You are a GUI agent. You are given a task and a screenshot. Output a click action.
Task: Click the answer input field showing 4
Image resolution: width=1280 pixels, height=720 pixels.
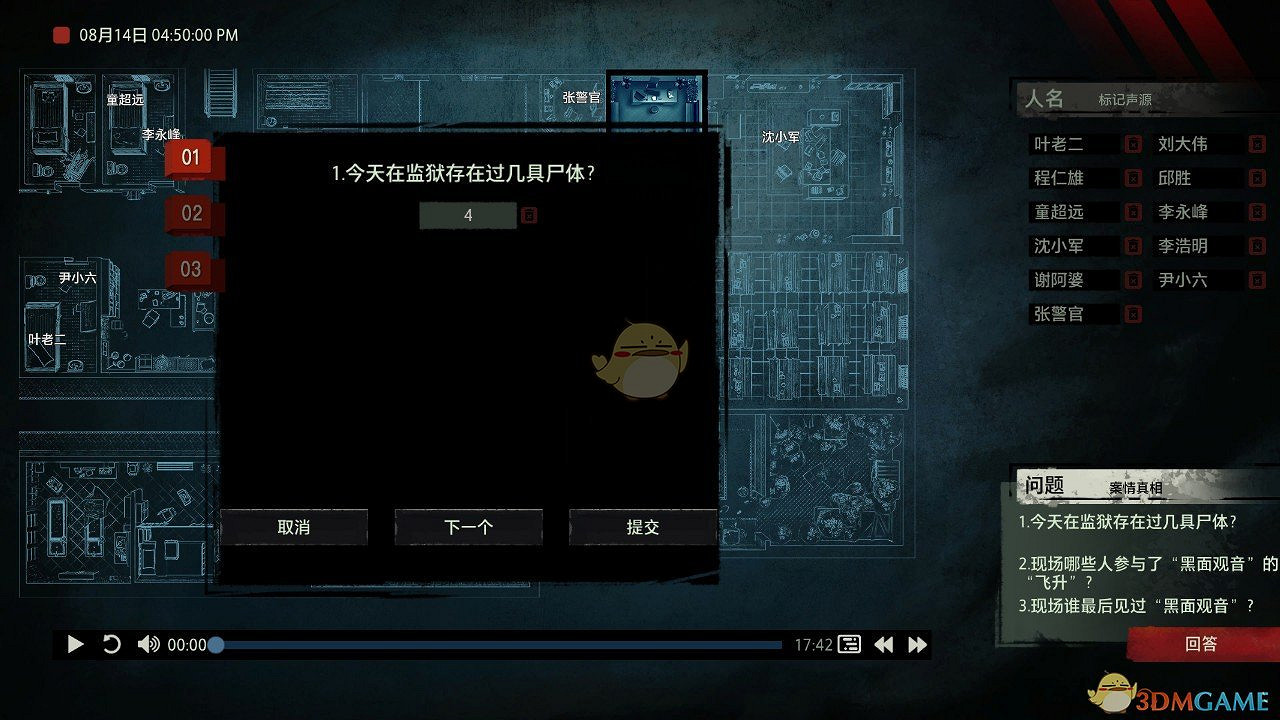467,214
